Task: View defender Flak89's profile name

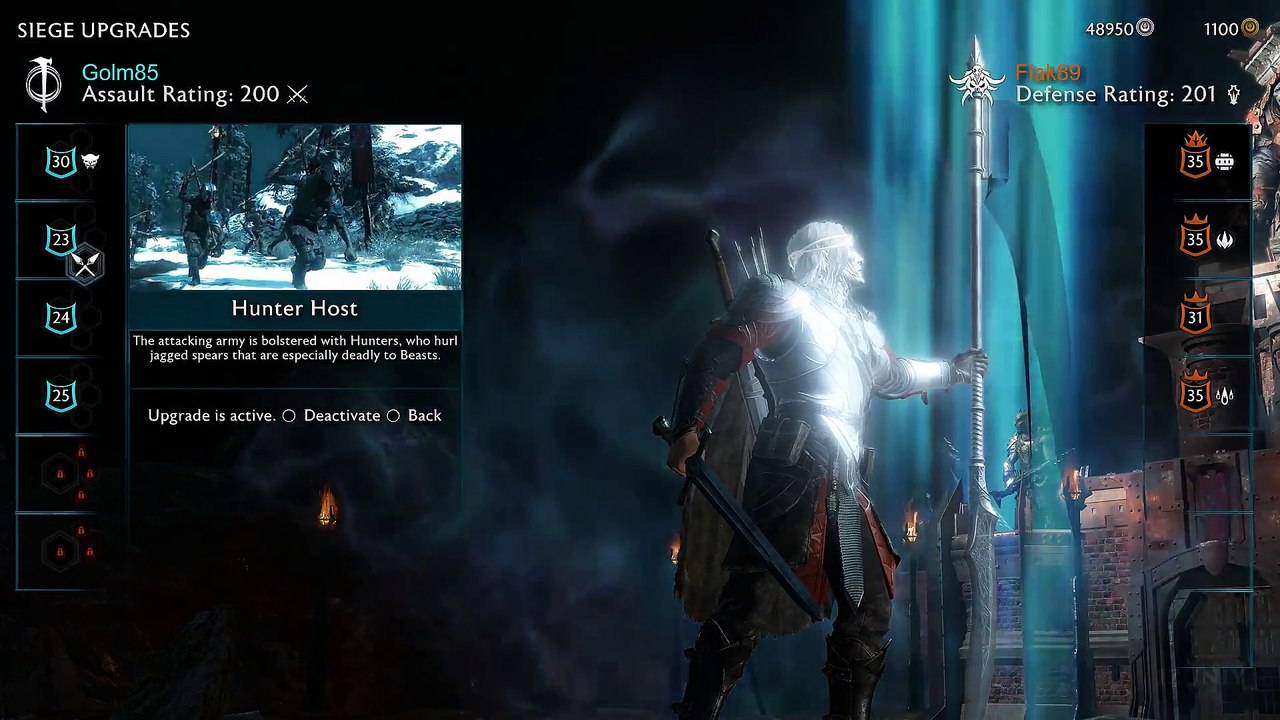Action: point(1048,72)
